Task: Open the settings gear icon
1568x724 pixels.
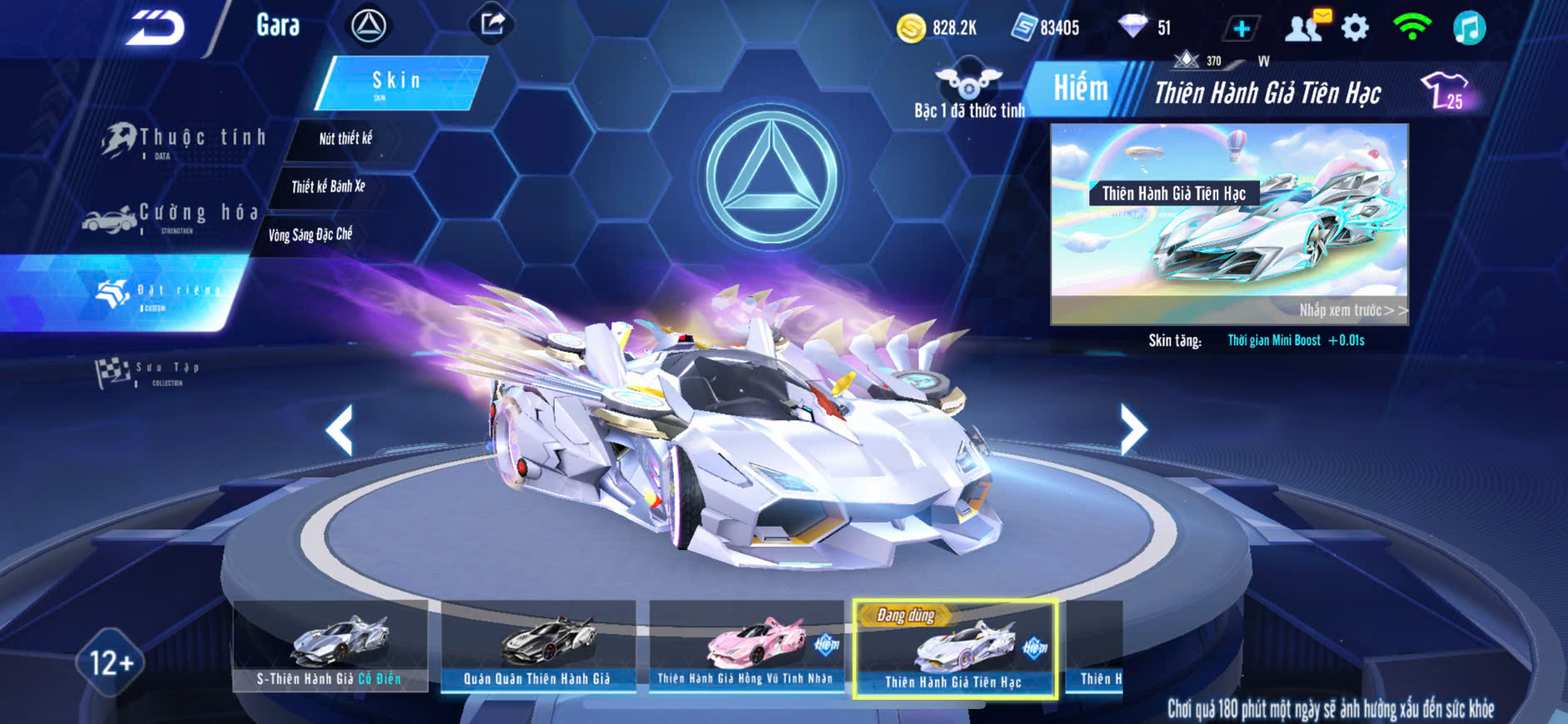Action: pyautogui.click(x=1356, y=28)
